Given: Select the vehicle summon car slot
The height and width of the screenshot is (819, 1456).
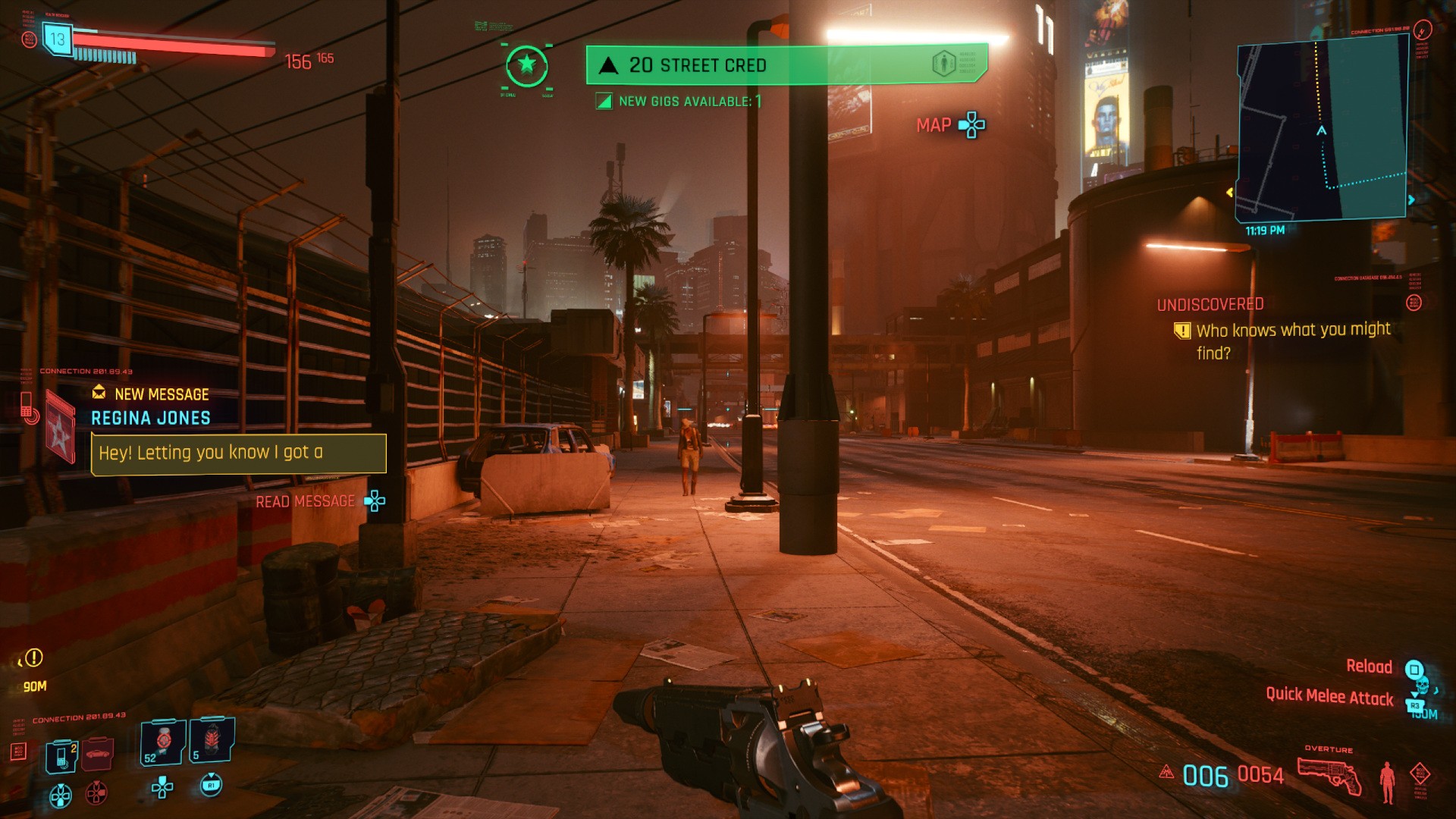Looking at the screenshot, I should pyautogui.click(x=97, y=754).
